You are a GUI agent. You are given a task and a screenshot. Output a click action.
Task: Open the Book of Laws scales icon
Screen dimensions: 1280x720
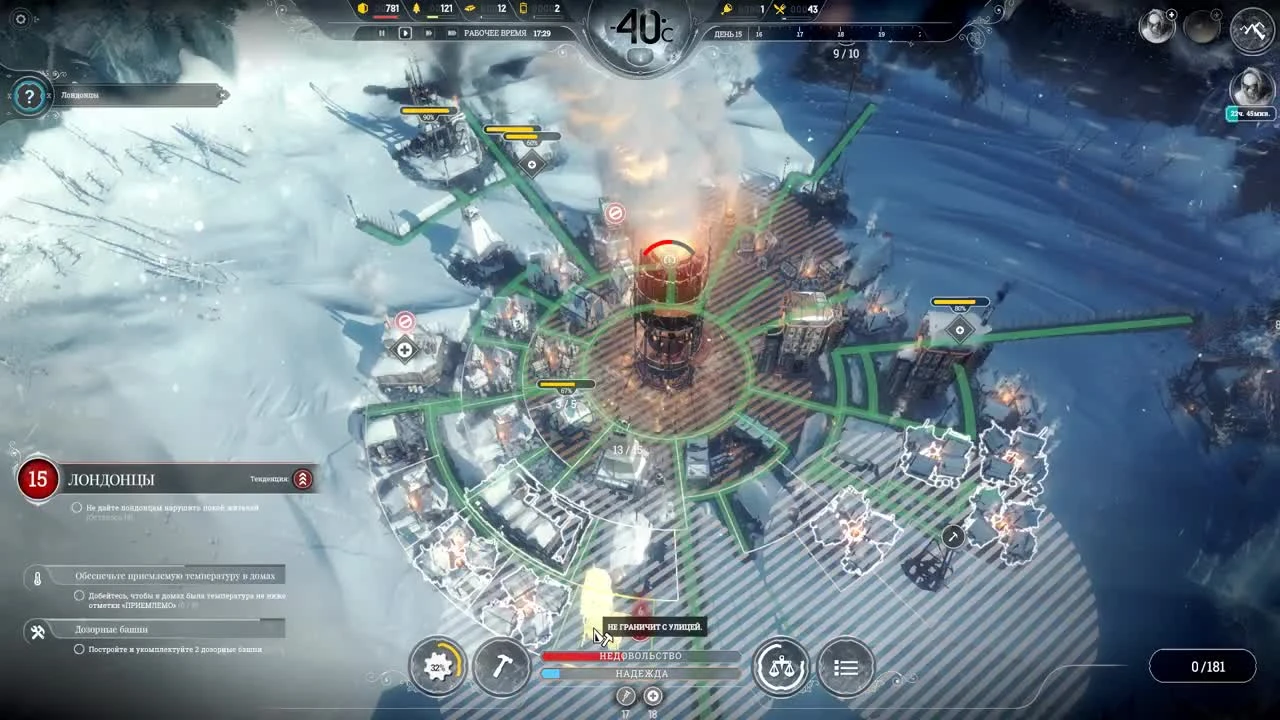783,666
